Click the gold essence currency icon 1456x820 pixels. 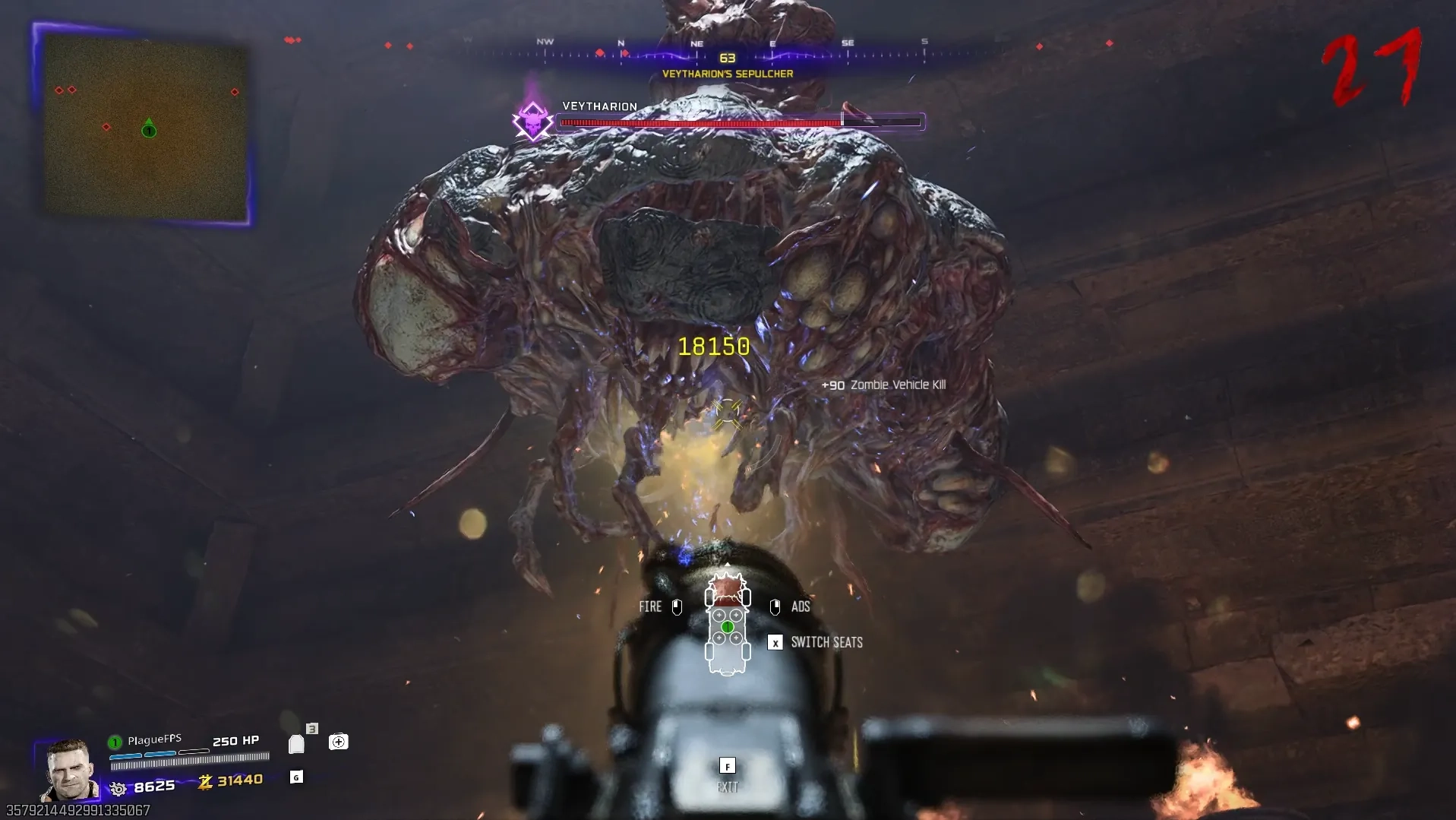tap(205, 781)
